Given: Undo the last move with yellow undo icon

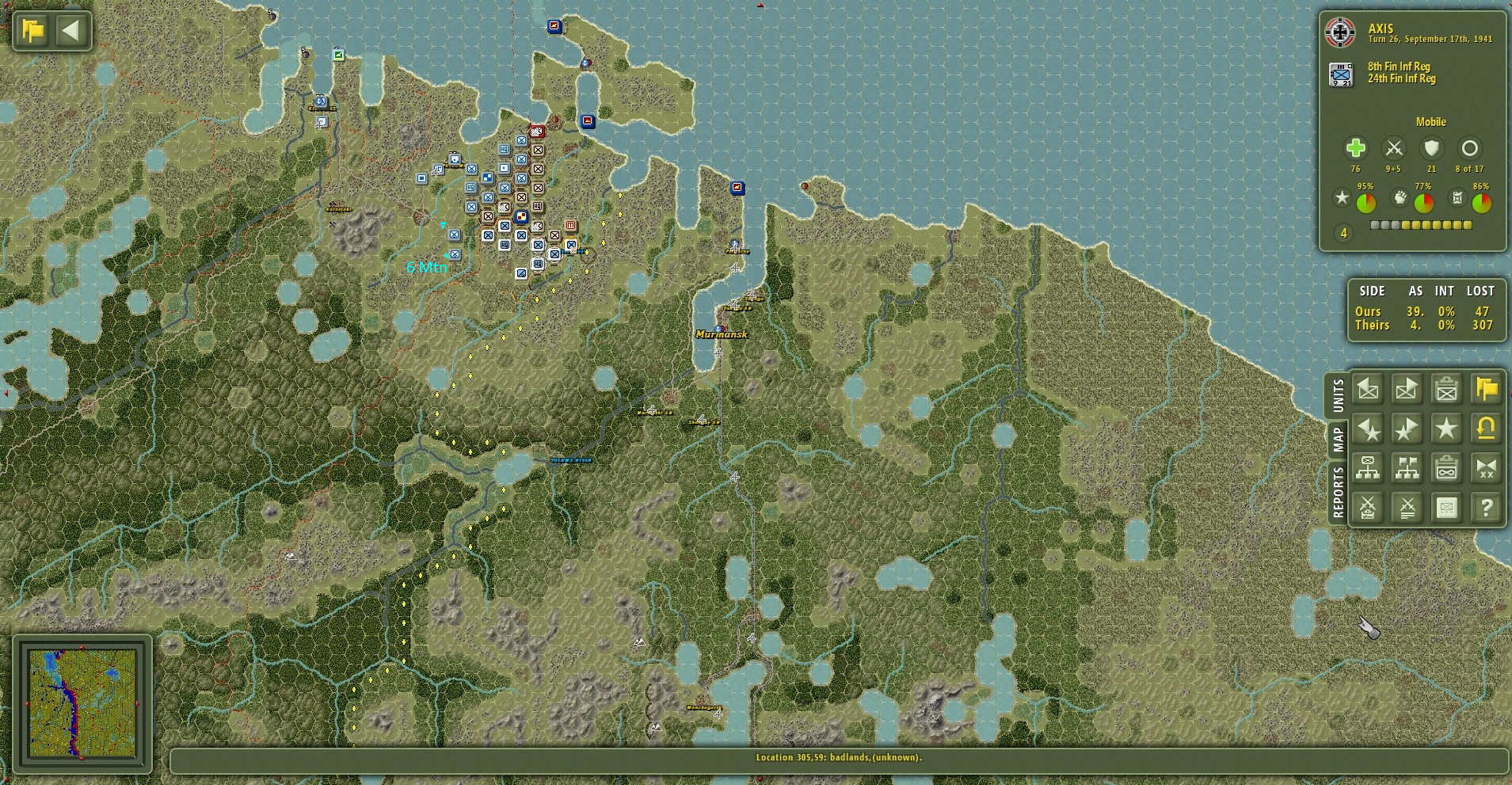Looking at the screenshot, I should click(x=1487, y=429).
